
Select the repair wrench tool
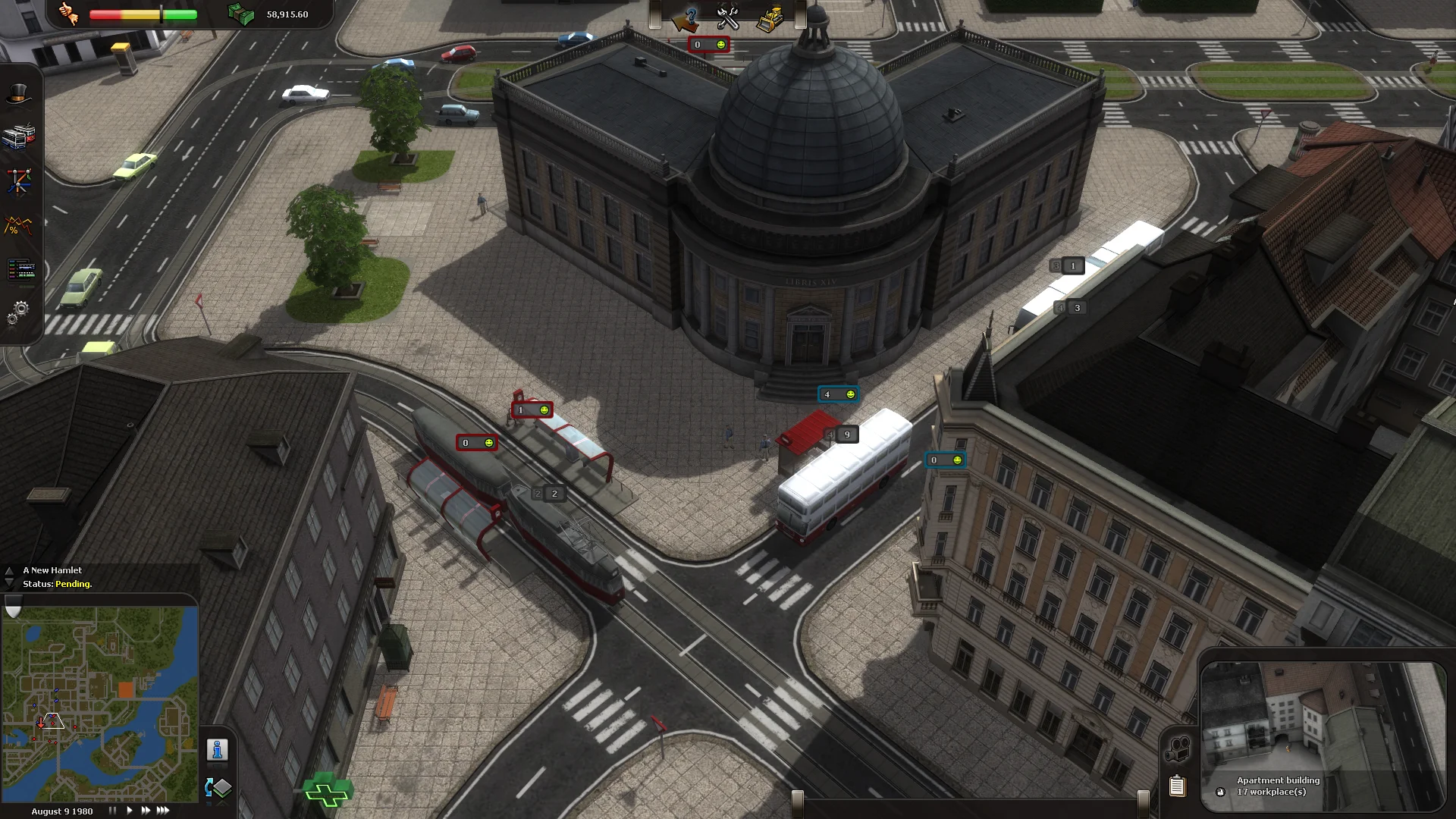728,16
